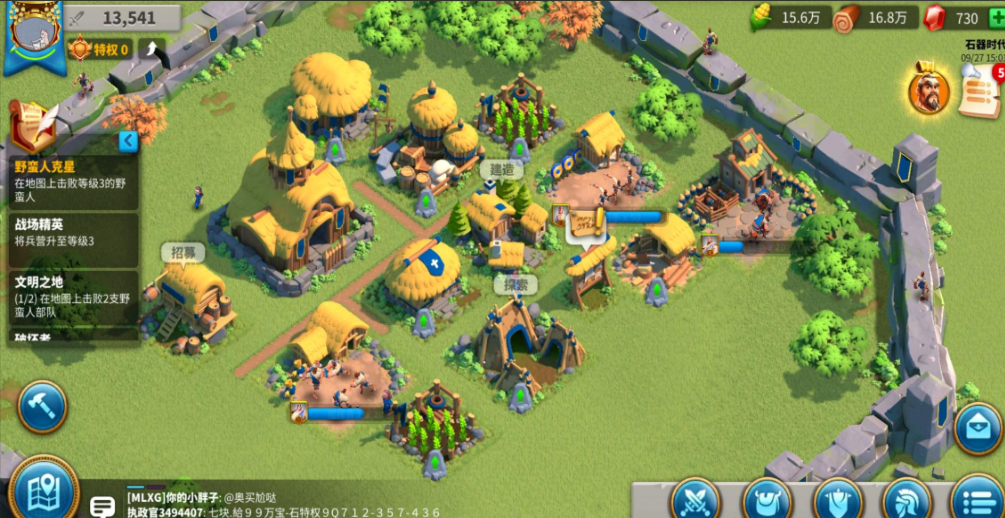Select the 野蛮人克星 quest entry

coord(70,176)
